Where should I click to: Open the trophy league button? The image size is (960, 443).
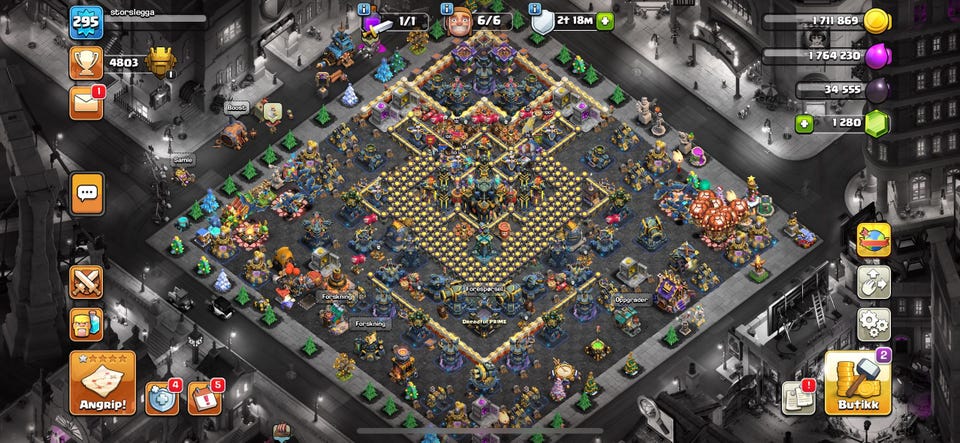point(86,62)
